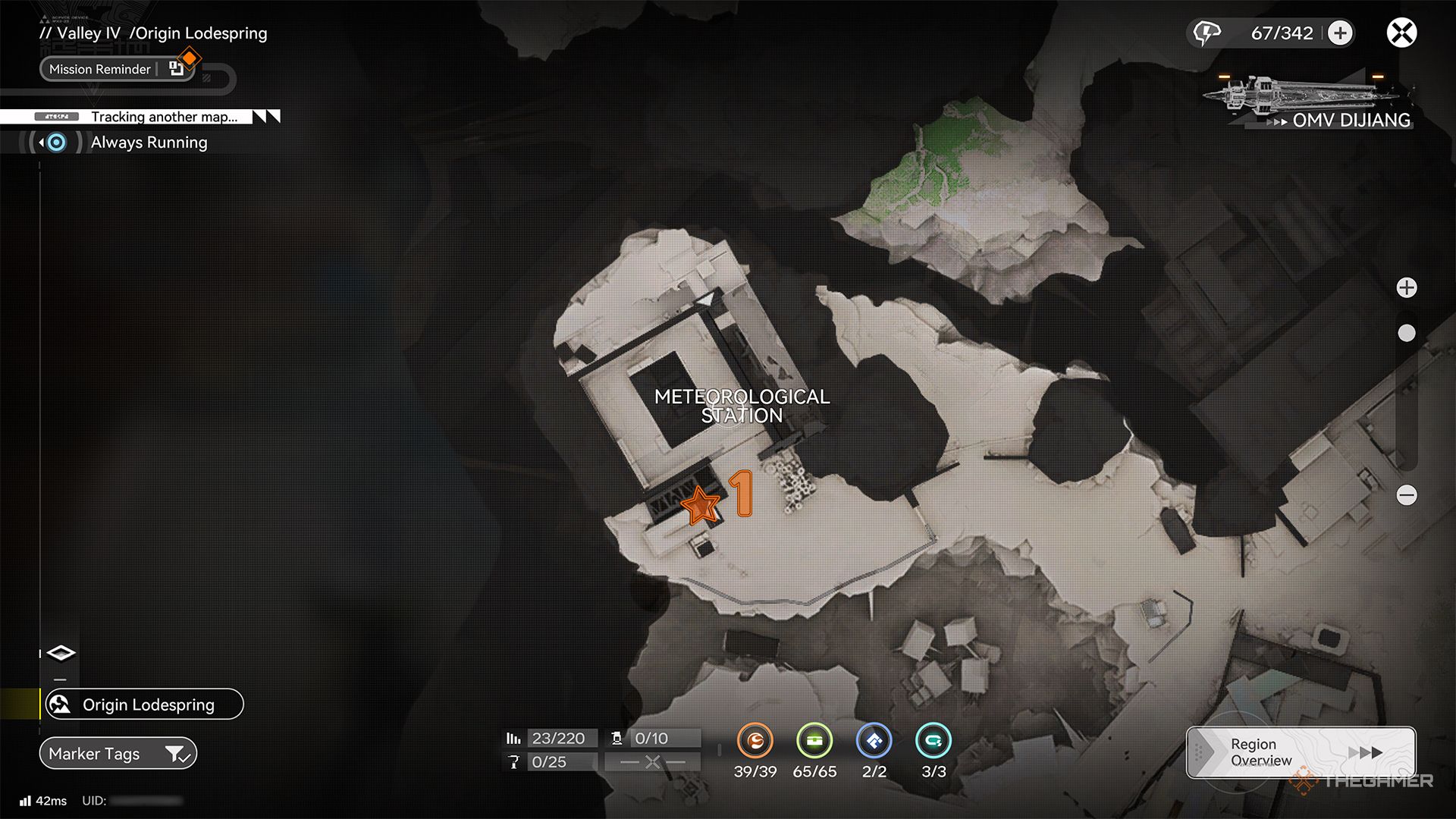Click the blue diamond counter icon

pos(874,741)
